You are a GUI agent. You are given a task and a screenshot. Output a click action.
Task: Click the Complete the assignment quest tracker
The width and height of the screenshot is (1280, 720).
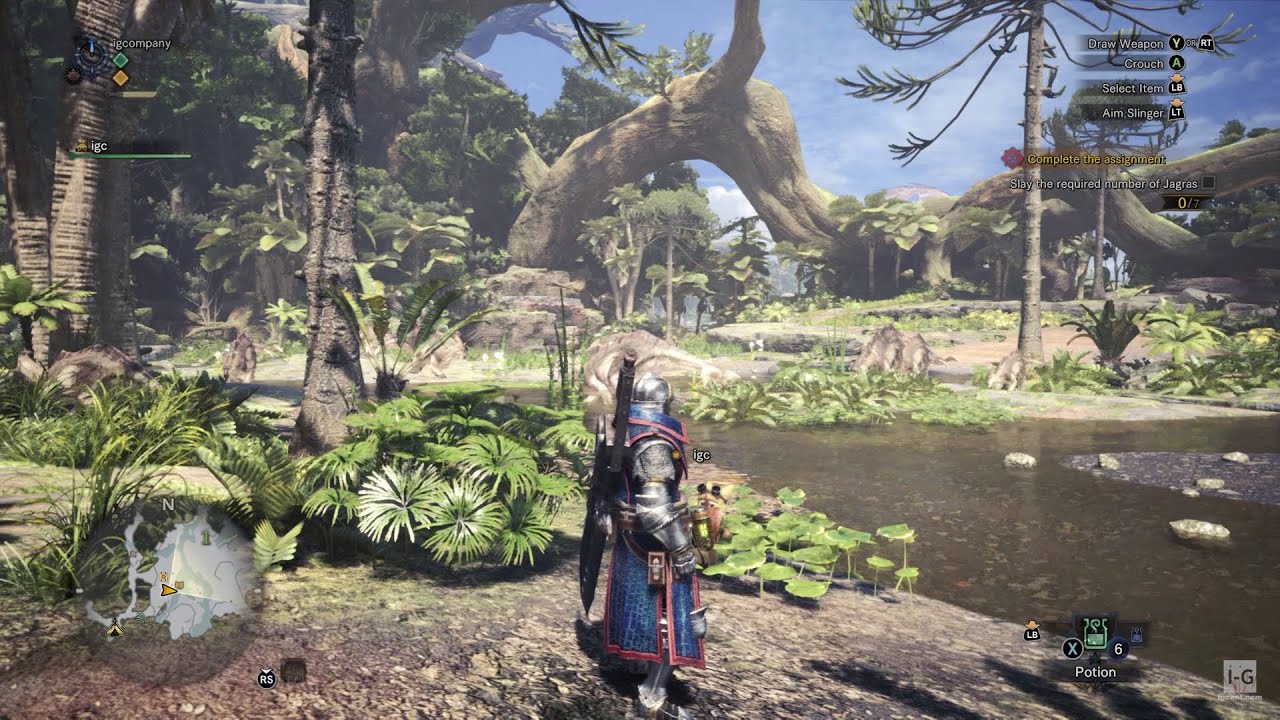pos(1095,159)
